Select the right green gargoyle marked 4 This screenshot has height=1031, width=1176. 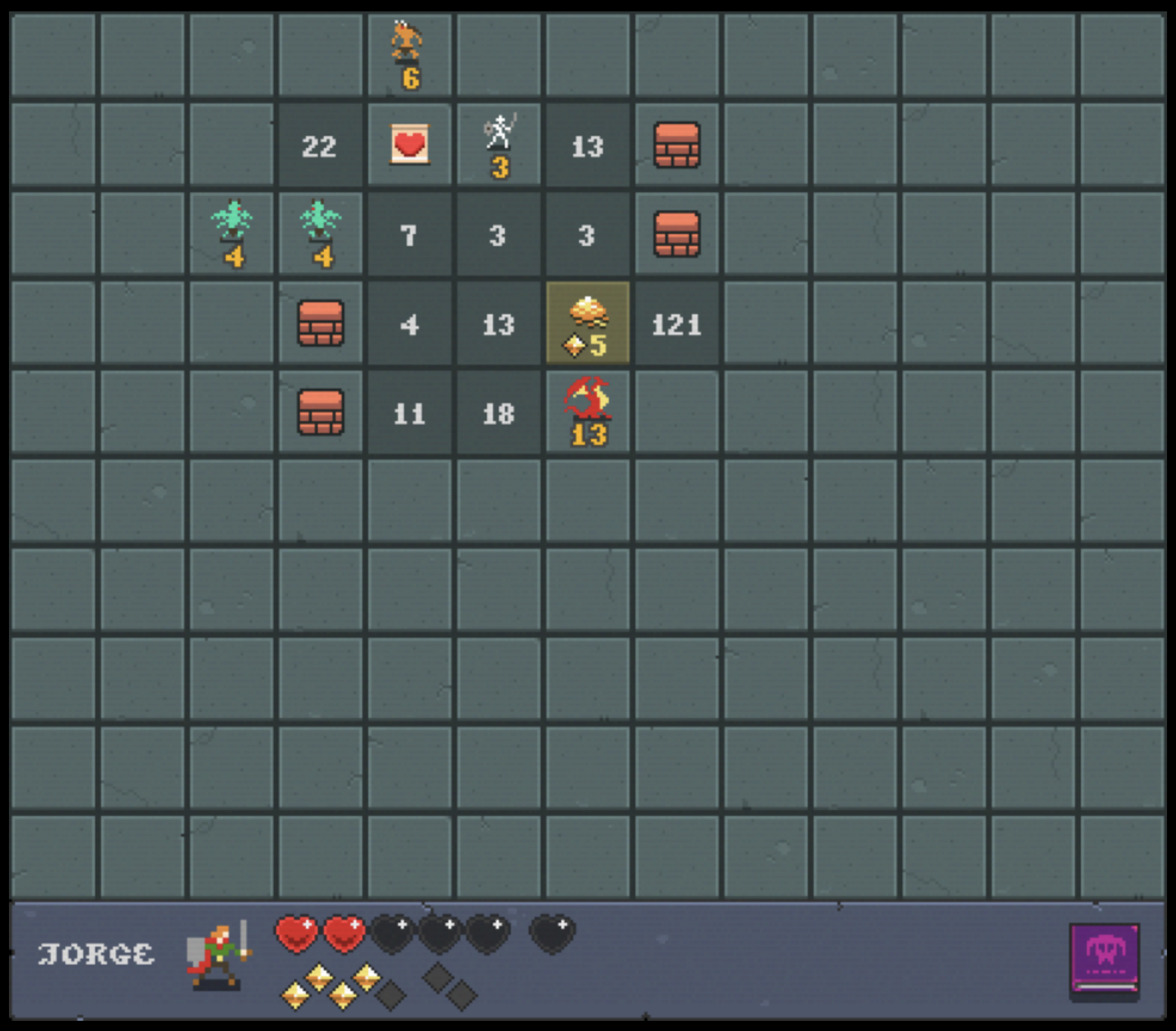coord(322,234)
